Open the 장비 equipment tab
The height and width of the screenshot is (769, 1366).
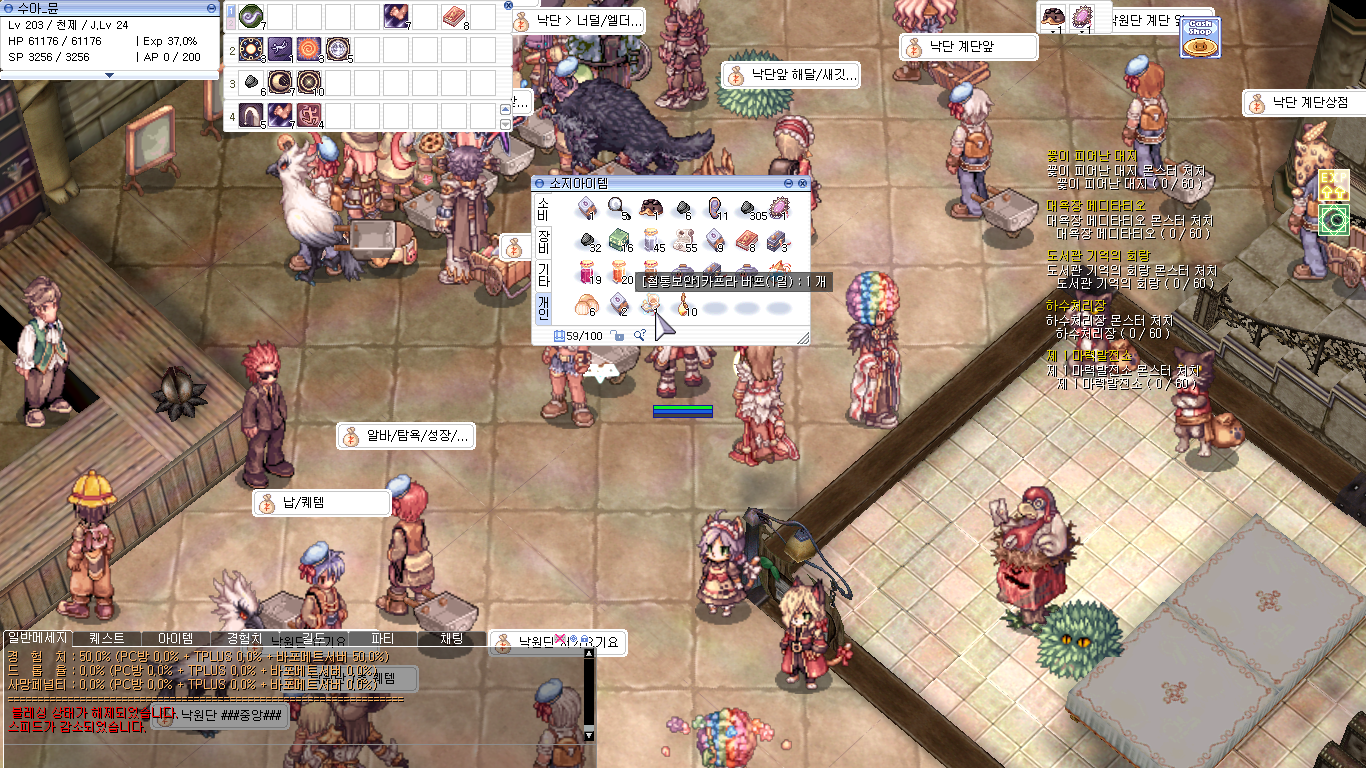tap(543, 241)
